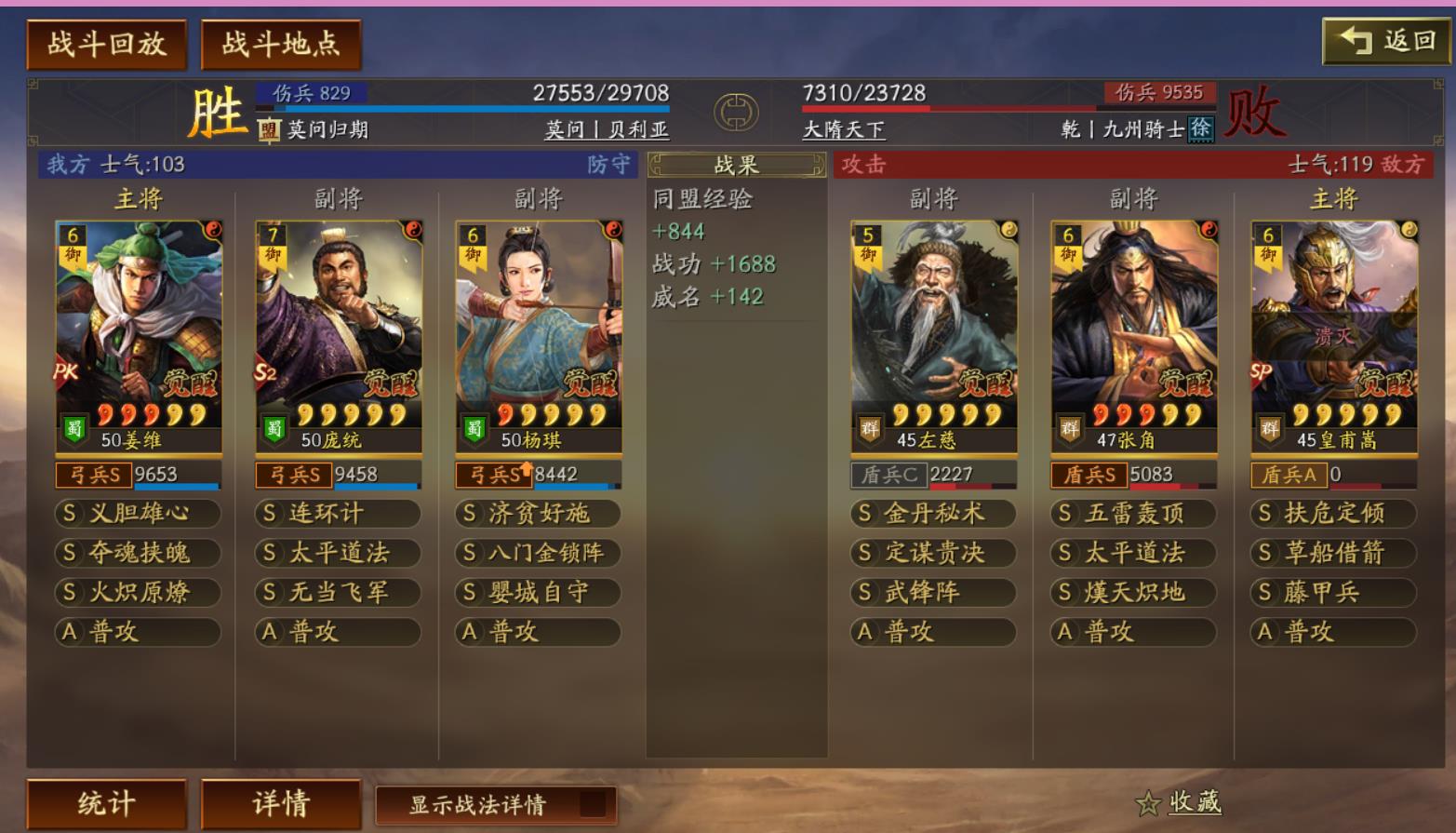Image resolution: width=1456 pixels, height=833 pixels.
Task: Select the 姜维 general card
Action: 139,335
